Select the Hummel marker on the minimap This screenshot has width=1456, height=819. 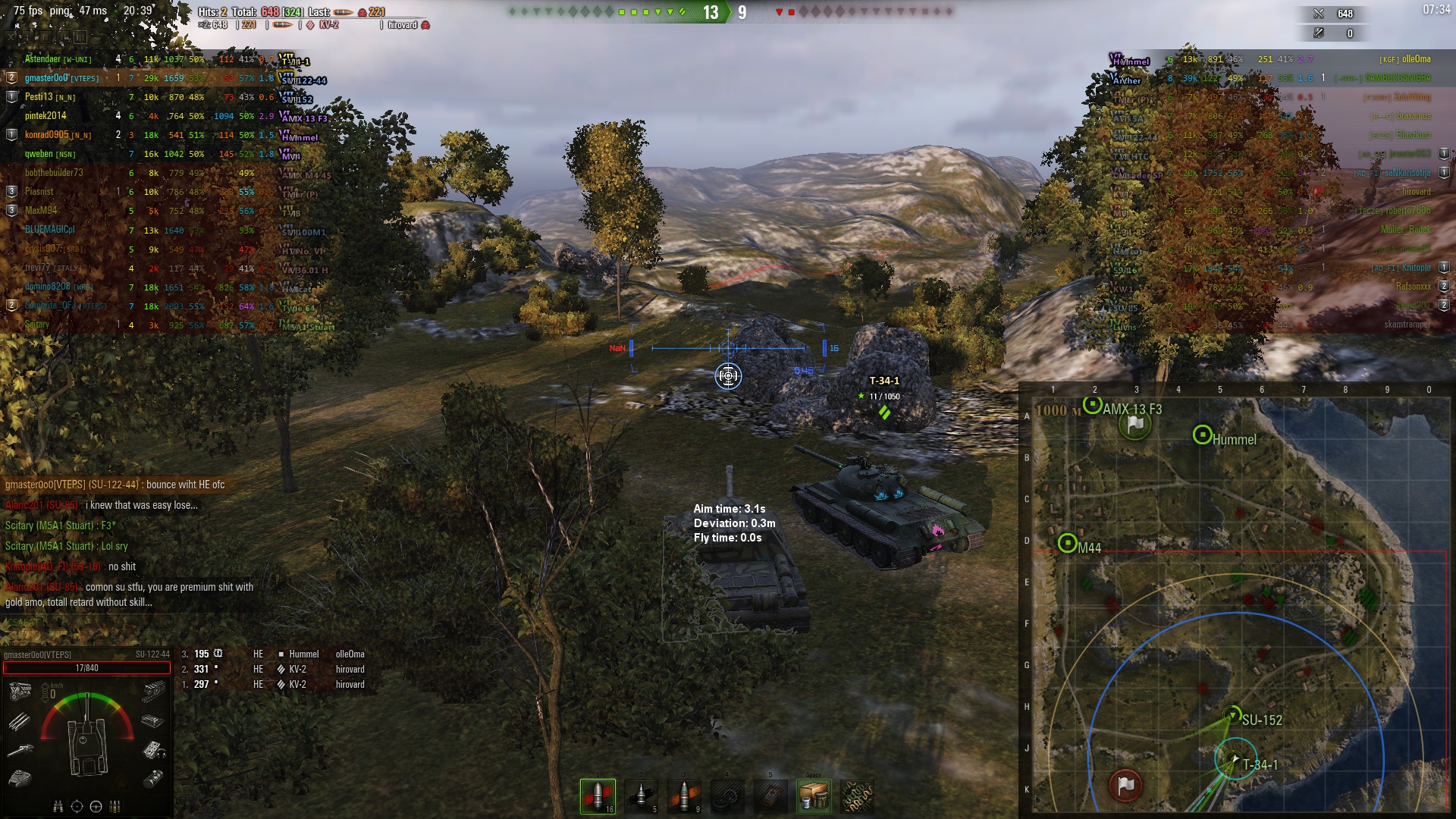pos(1202,435)
